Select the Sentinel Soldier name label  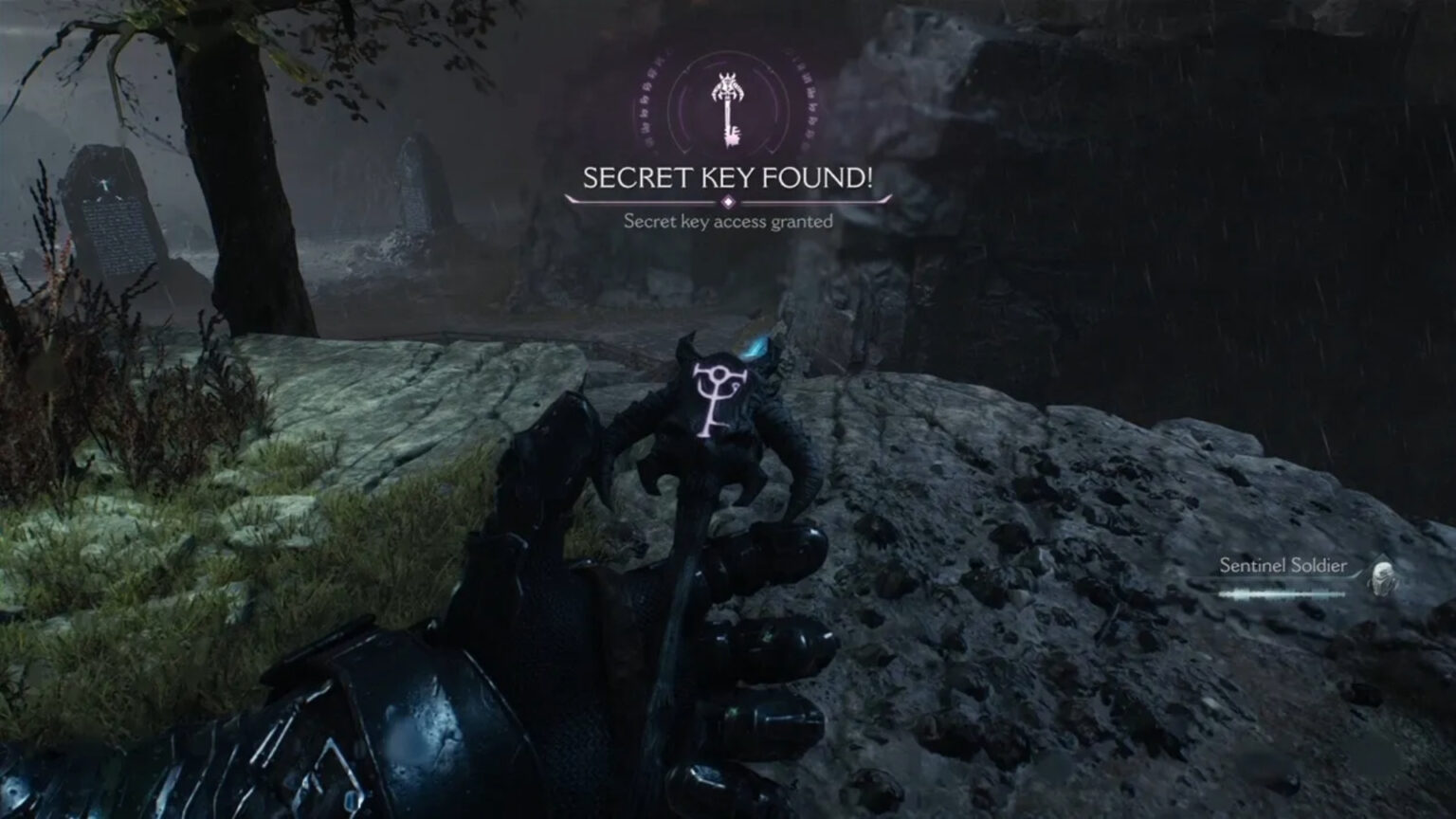coord(1284,565)
